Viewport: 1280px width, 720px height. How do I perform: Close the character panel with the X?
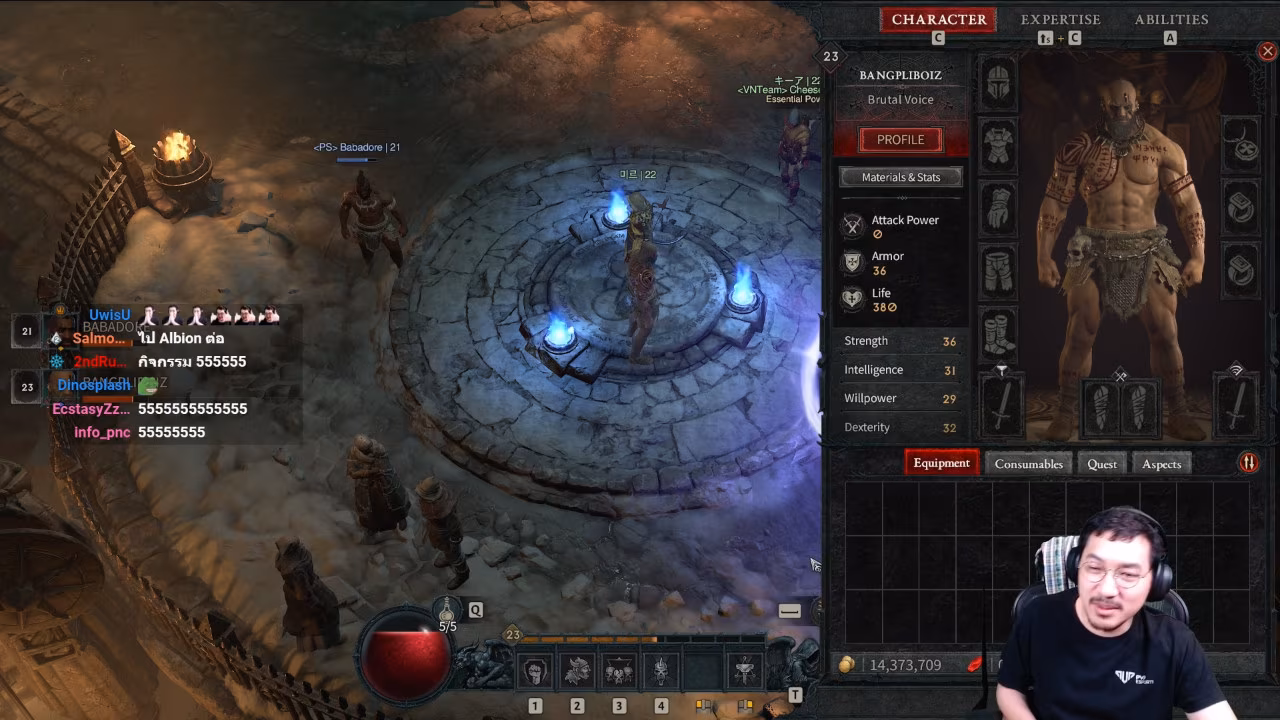(1267, 51)
